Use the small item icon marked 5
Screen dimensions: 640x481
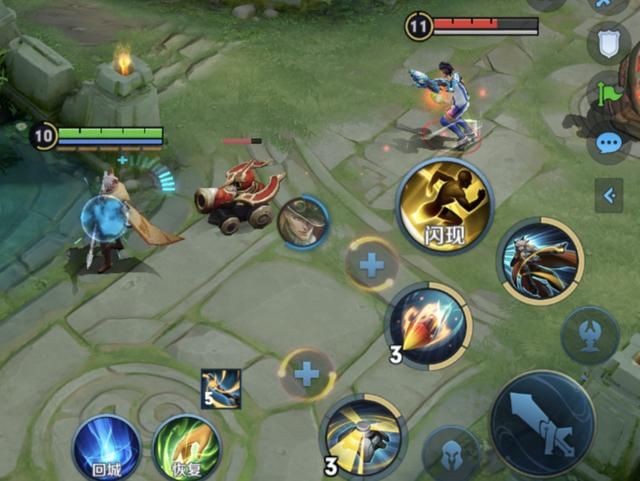click(220, 388)
